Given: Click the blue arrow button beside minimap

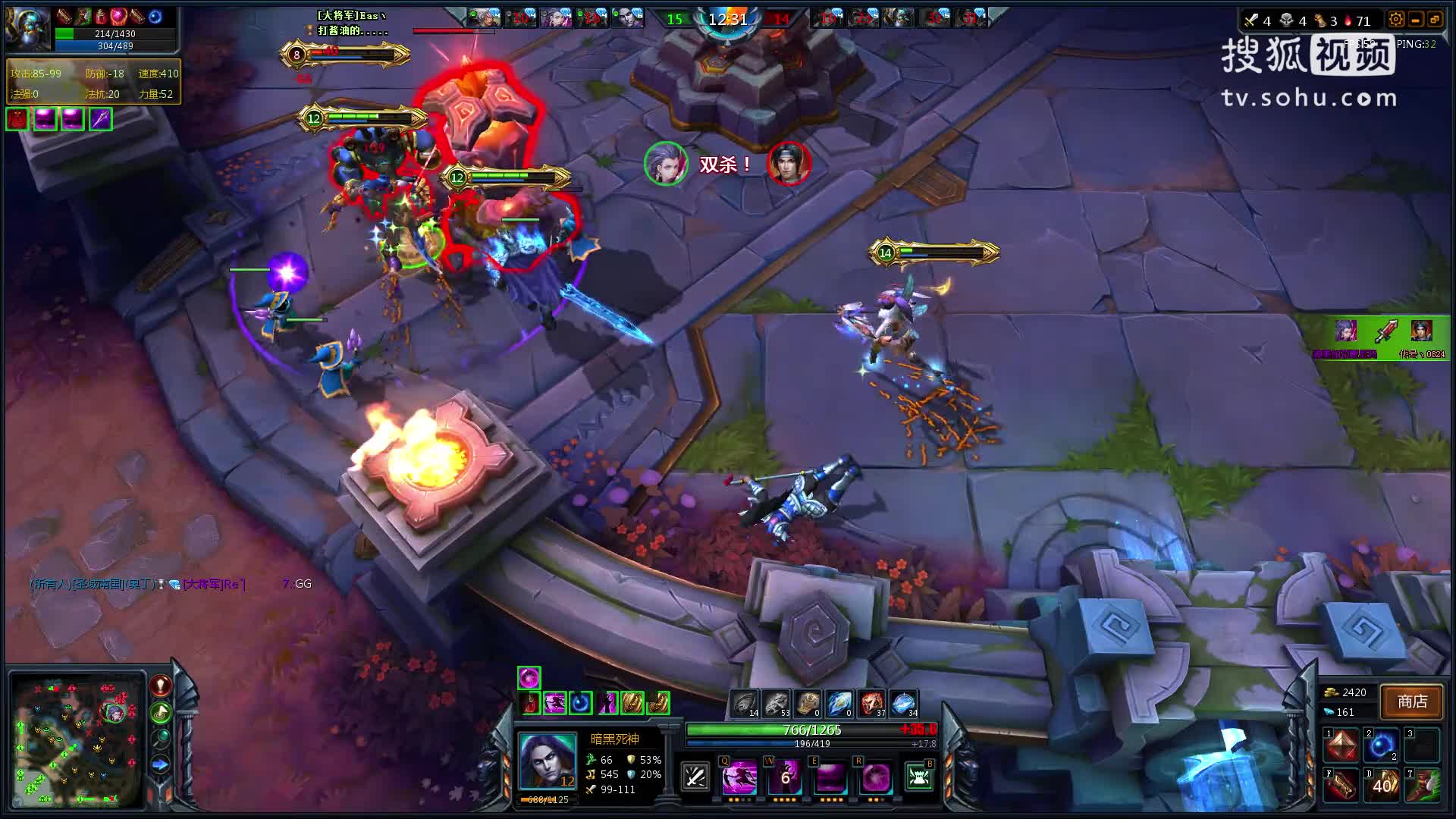Looking at the screenshot, I should 160,764.
